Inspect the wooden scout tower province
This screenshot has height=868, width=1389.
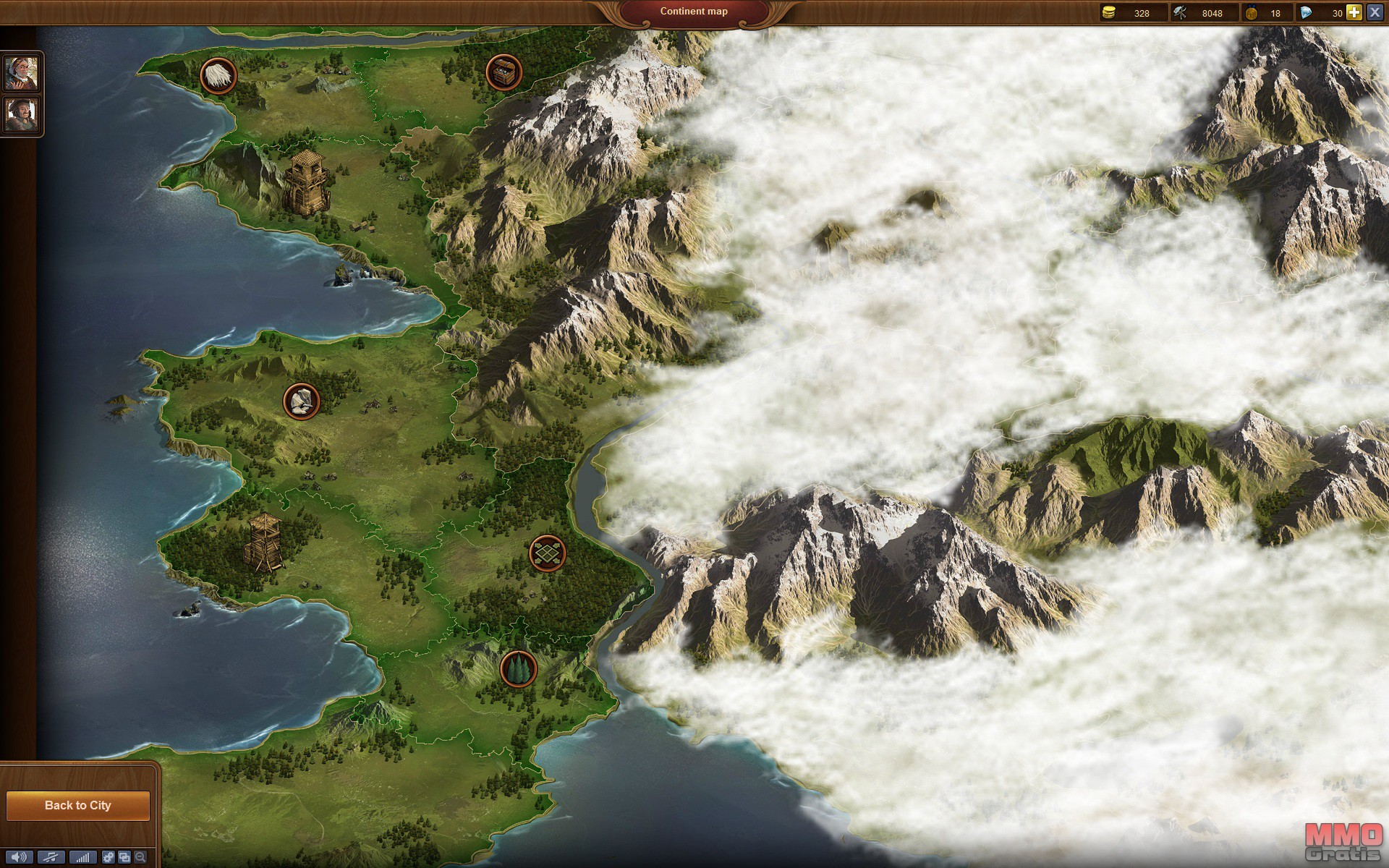coord(264,542)
